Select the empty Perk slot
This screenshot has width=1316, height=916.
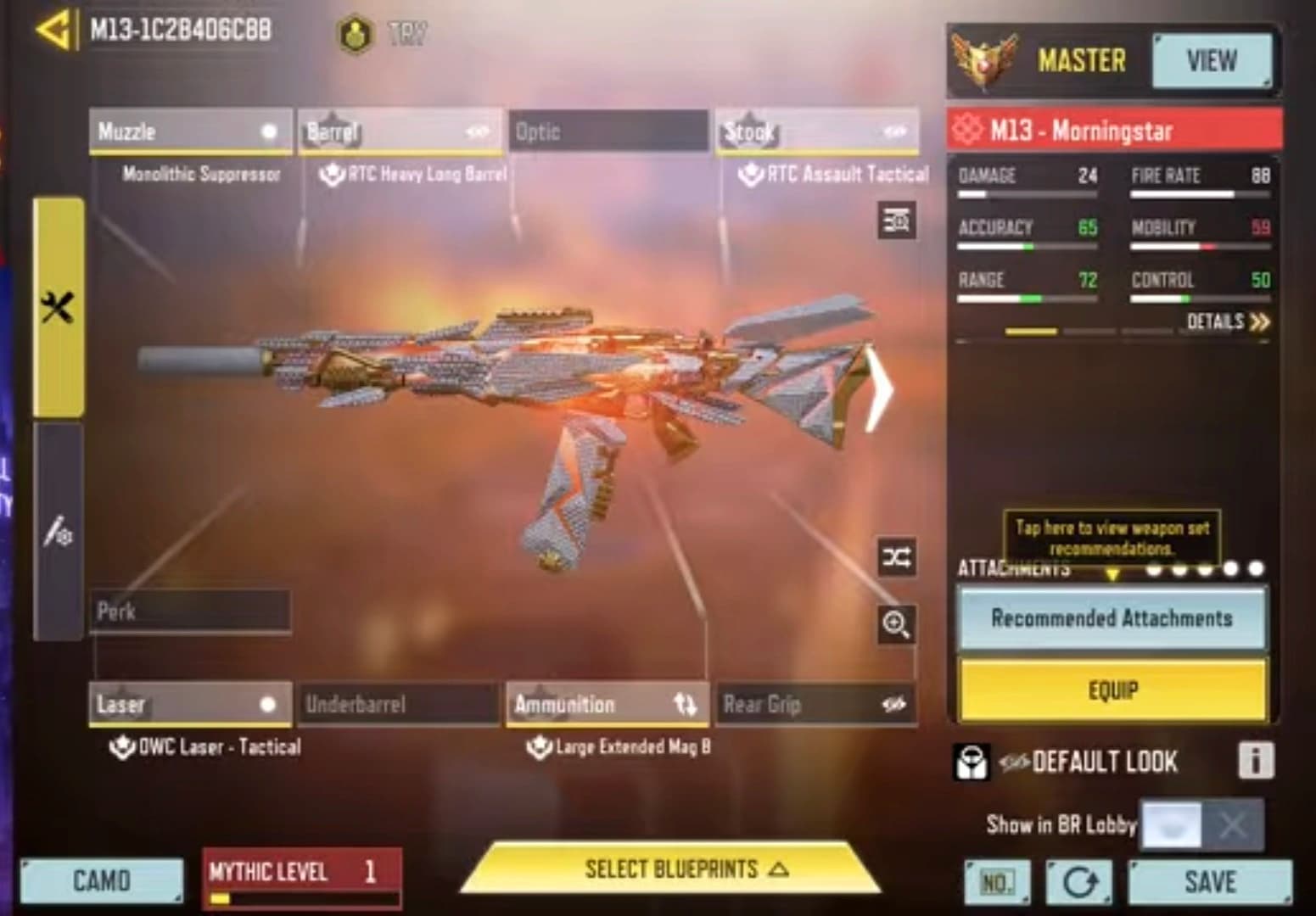click(x=190, y=612)
